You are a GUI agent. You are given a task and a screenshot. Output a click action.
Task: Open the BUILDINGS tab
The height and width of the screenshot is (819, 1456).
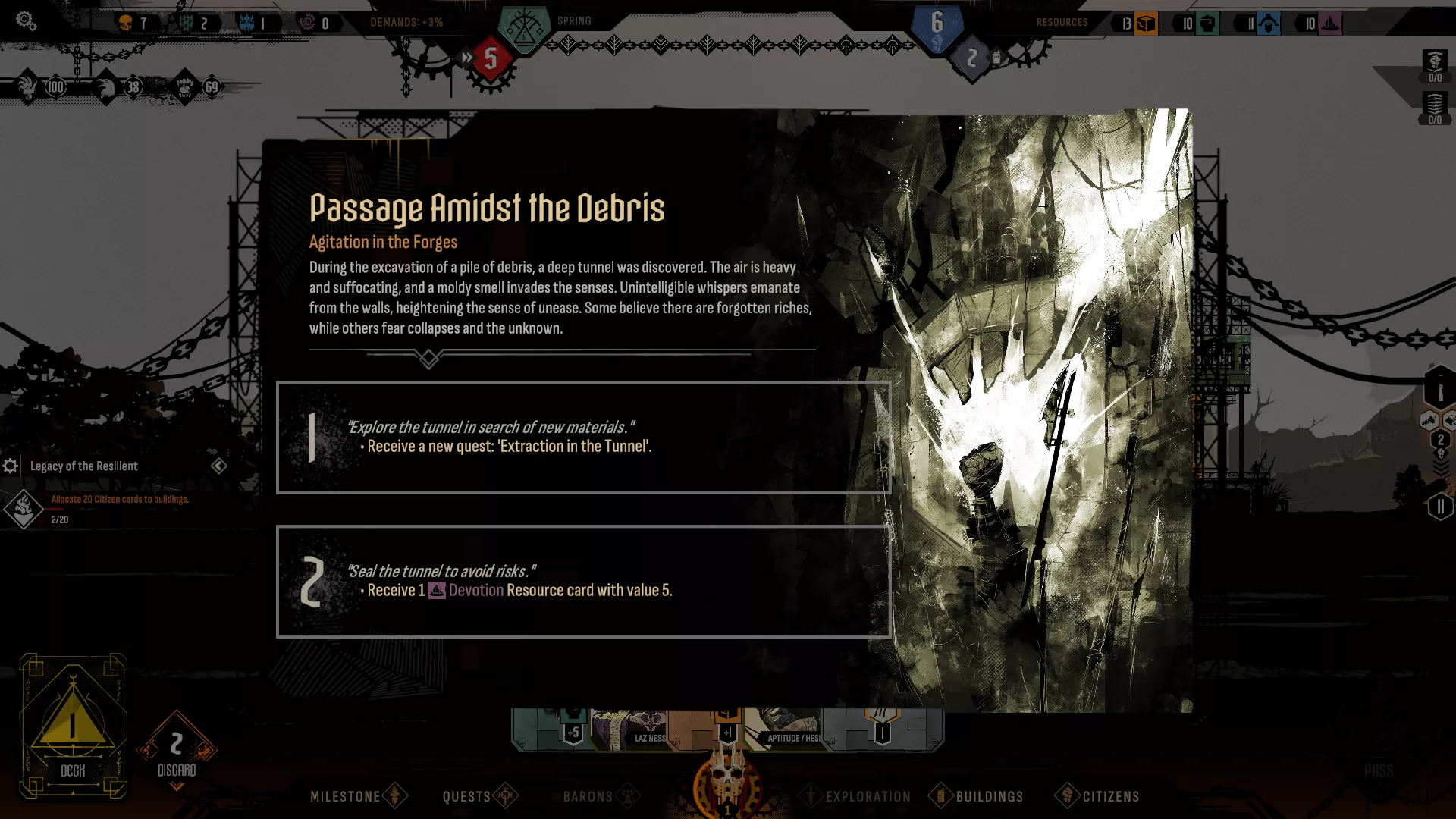990,796
